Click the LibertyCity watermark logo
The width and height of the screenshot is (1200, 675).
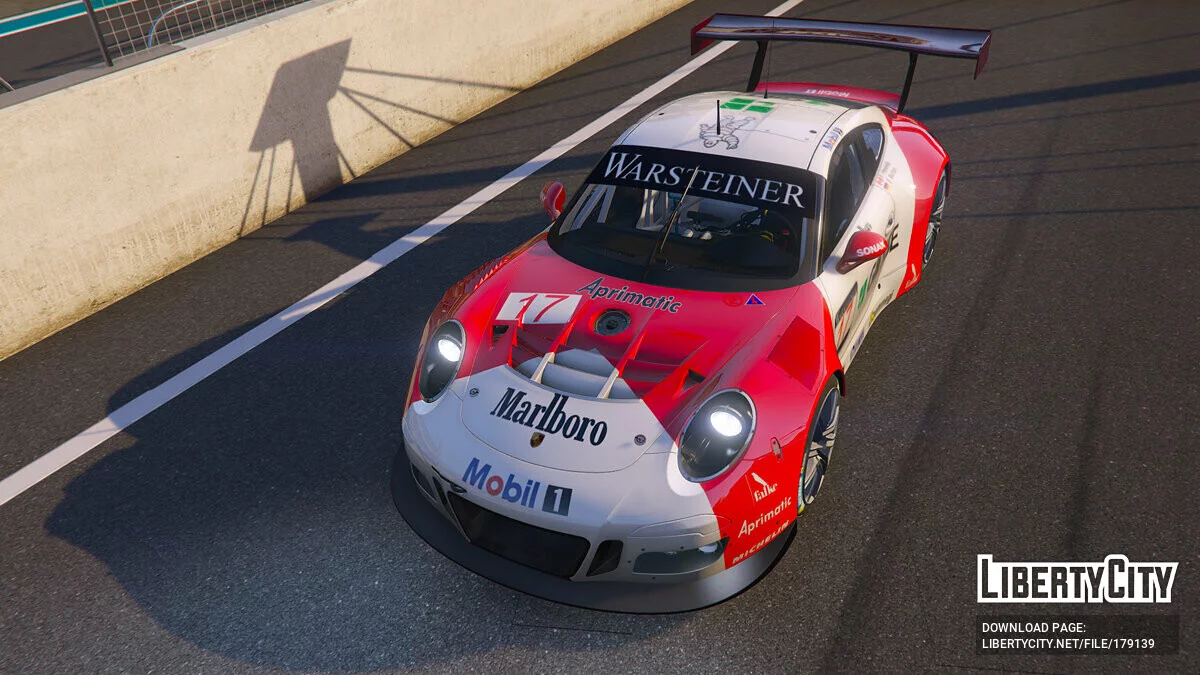coord(1077,579)
